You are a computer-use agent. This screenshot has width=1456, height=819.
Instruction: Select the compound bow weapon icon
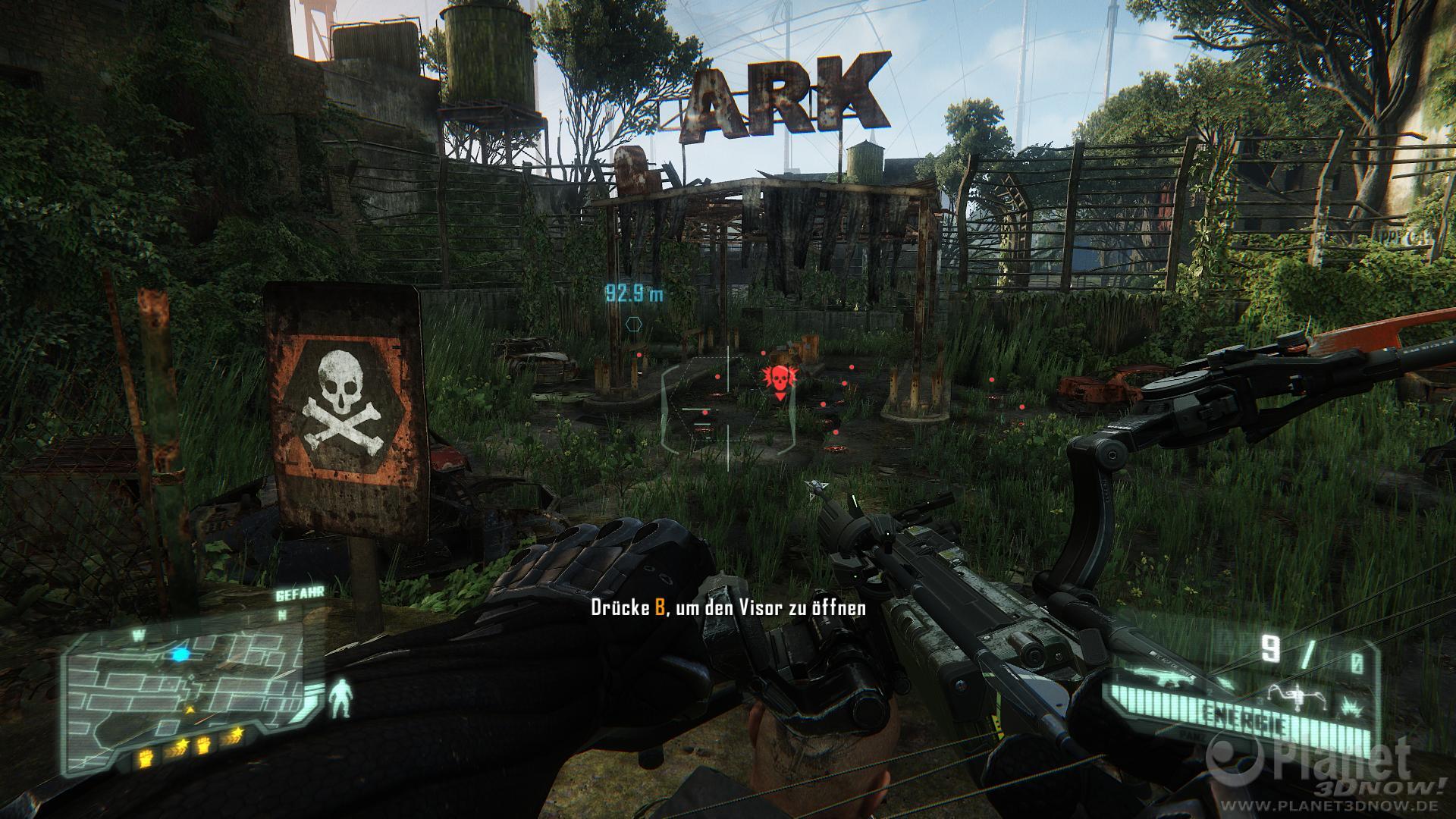(x=1290, y=690)
